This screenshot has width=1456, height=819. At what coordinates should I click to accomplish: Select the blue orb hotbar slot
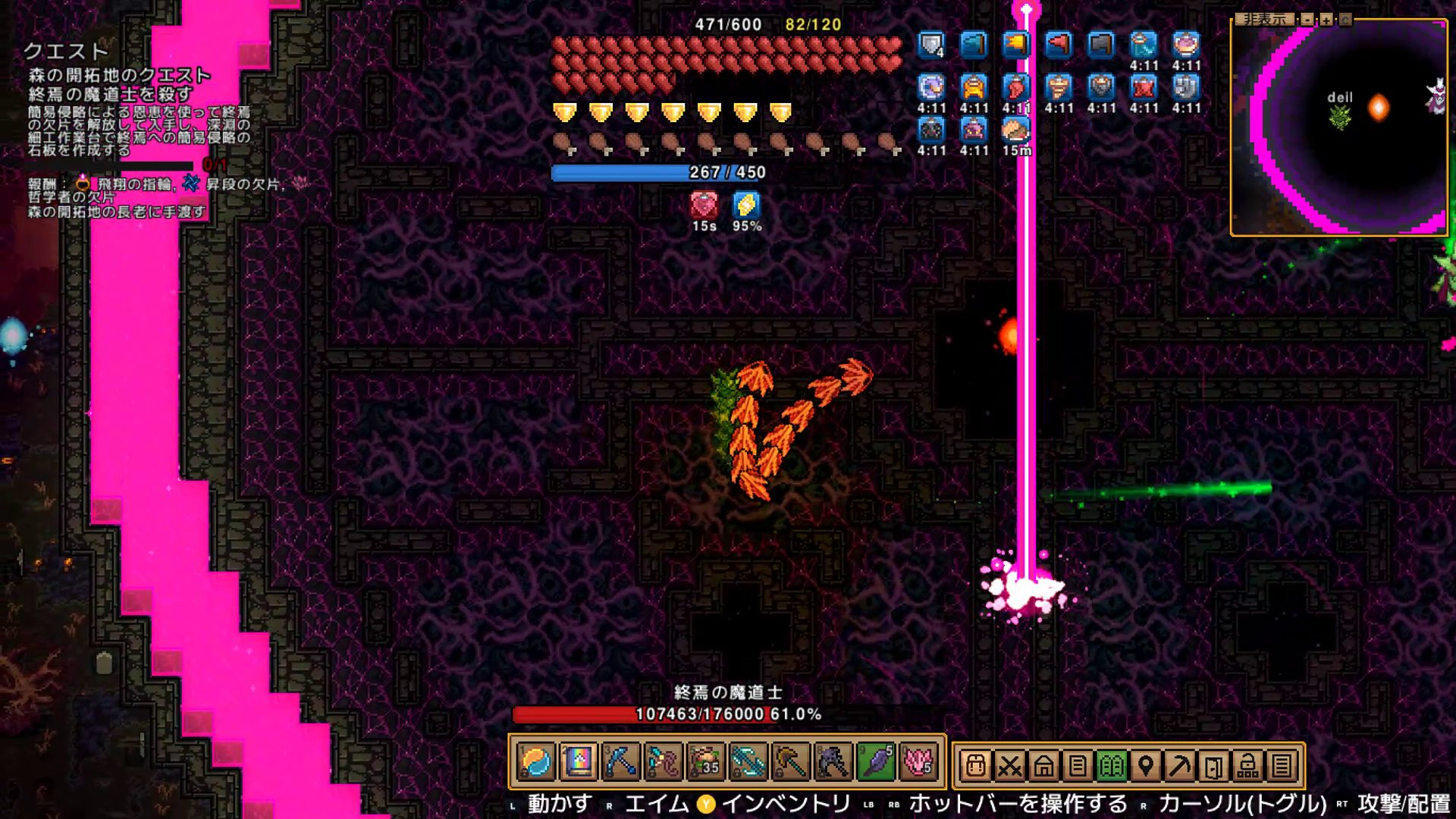tap(536, 763)
